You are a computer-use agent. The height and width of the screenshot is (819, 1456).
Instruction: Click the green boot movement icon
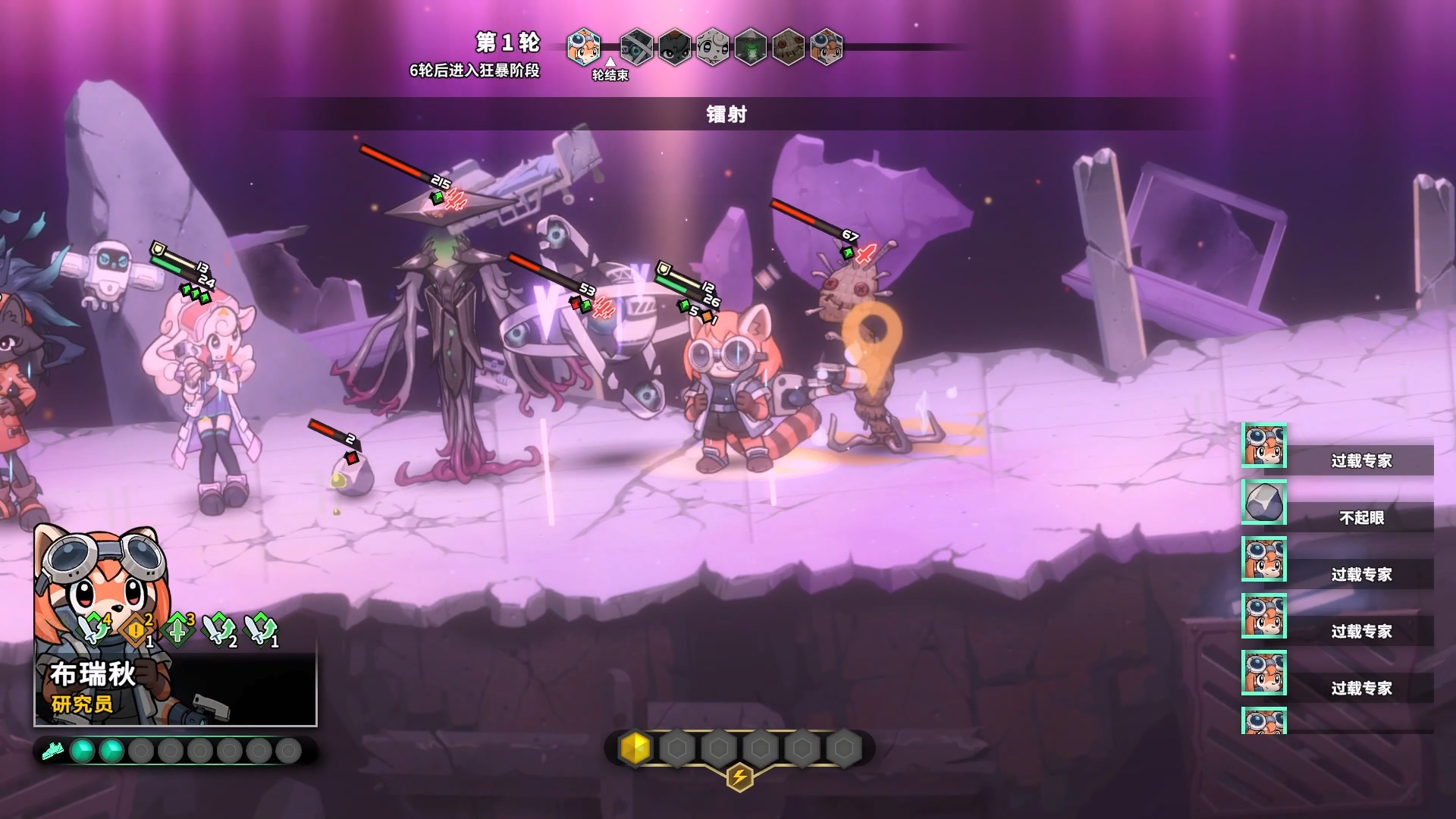tap(52, 752)
